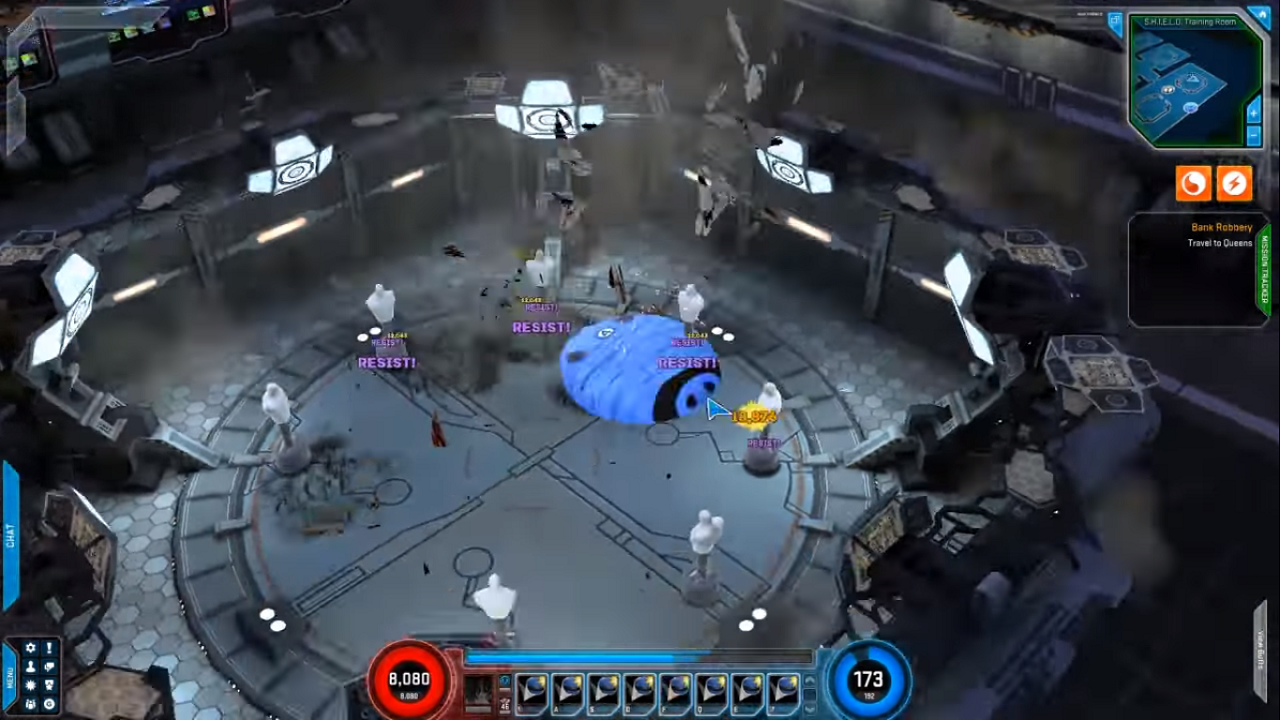Click the hero portrait beside the hotbar
The width and height of the screenshot is (1280, 720).
(x=479, y=692)
